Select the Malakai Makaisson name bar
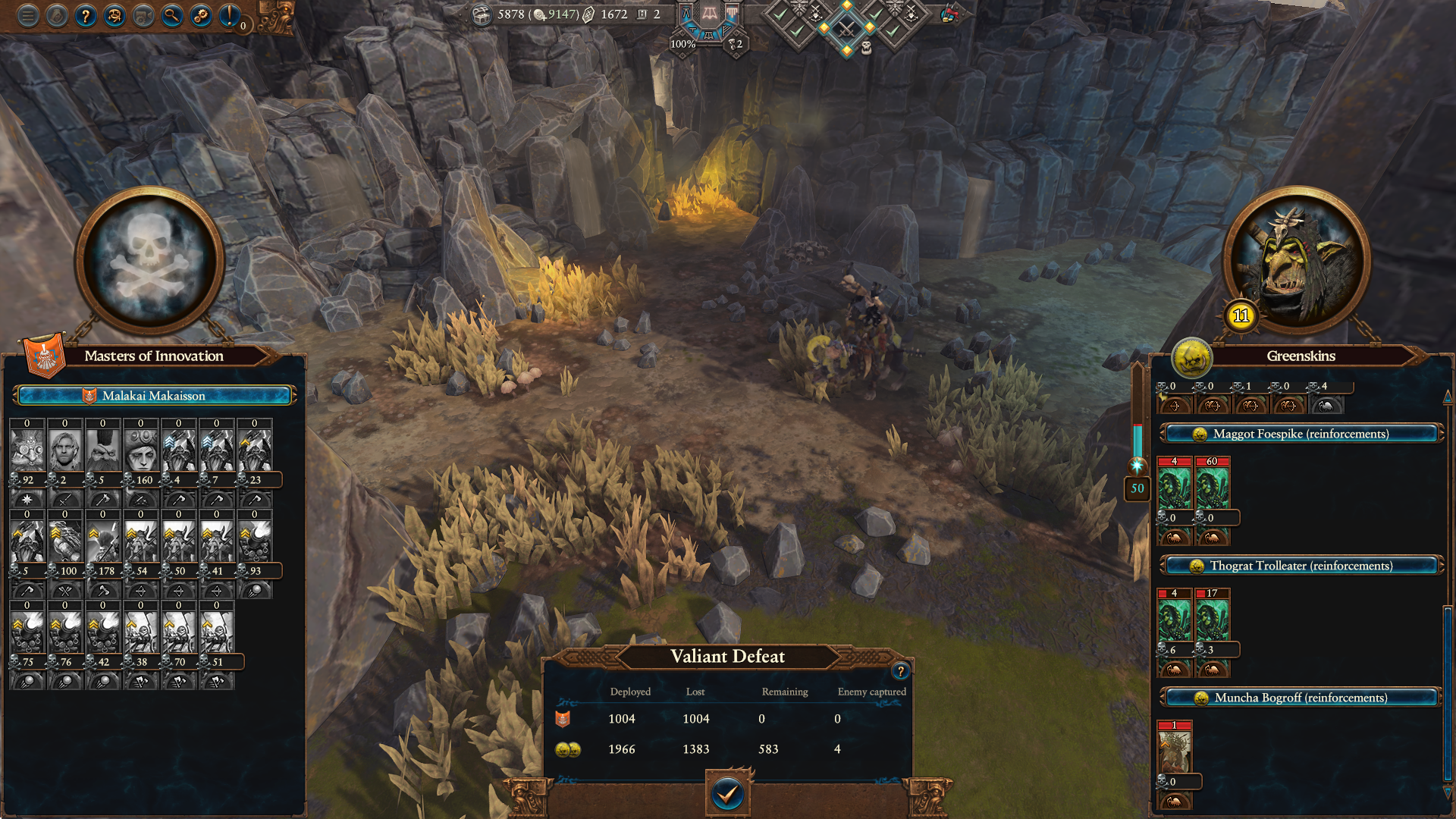1456x819 pixels. point(155,395)
